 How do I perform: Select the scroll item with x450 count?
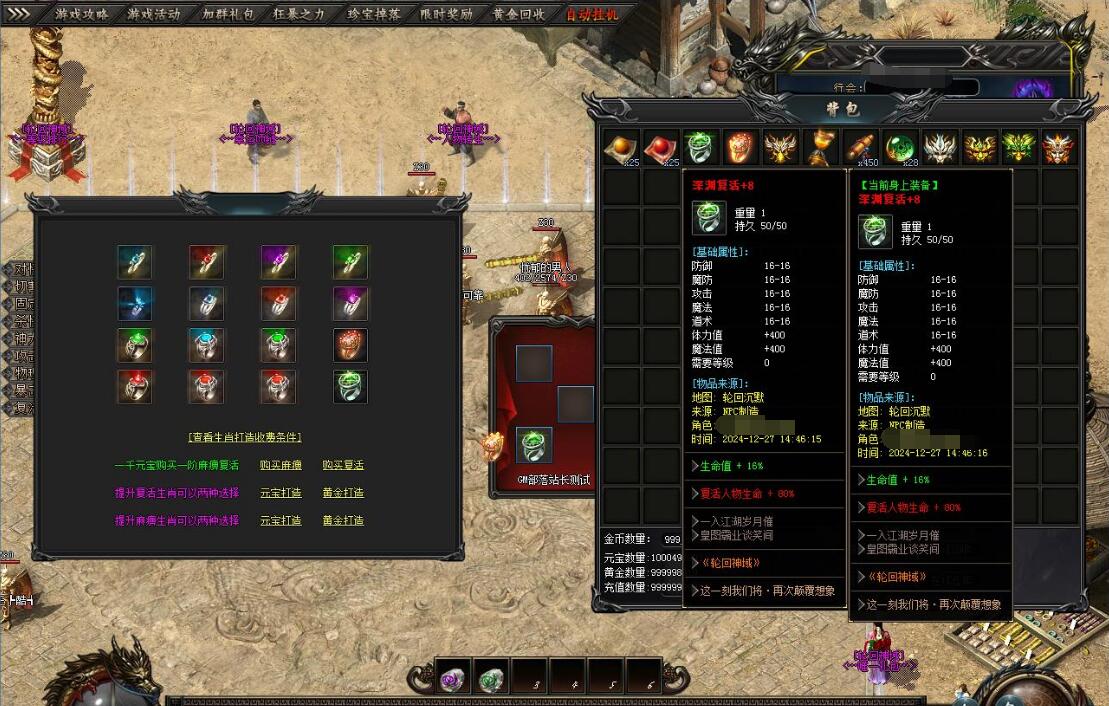(x=861, y=147)
